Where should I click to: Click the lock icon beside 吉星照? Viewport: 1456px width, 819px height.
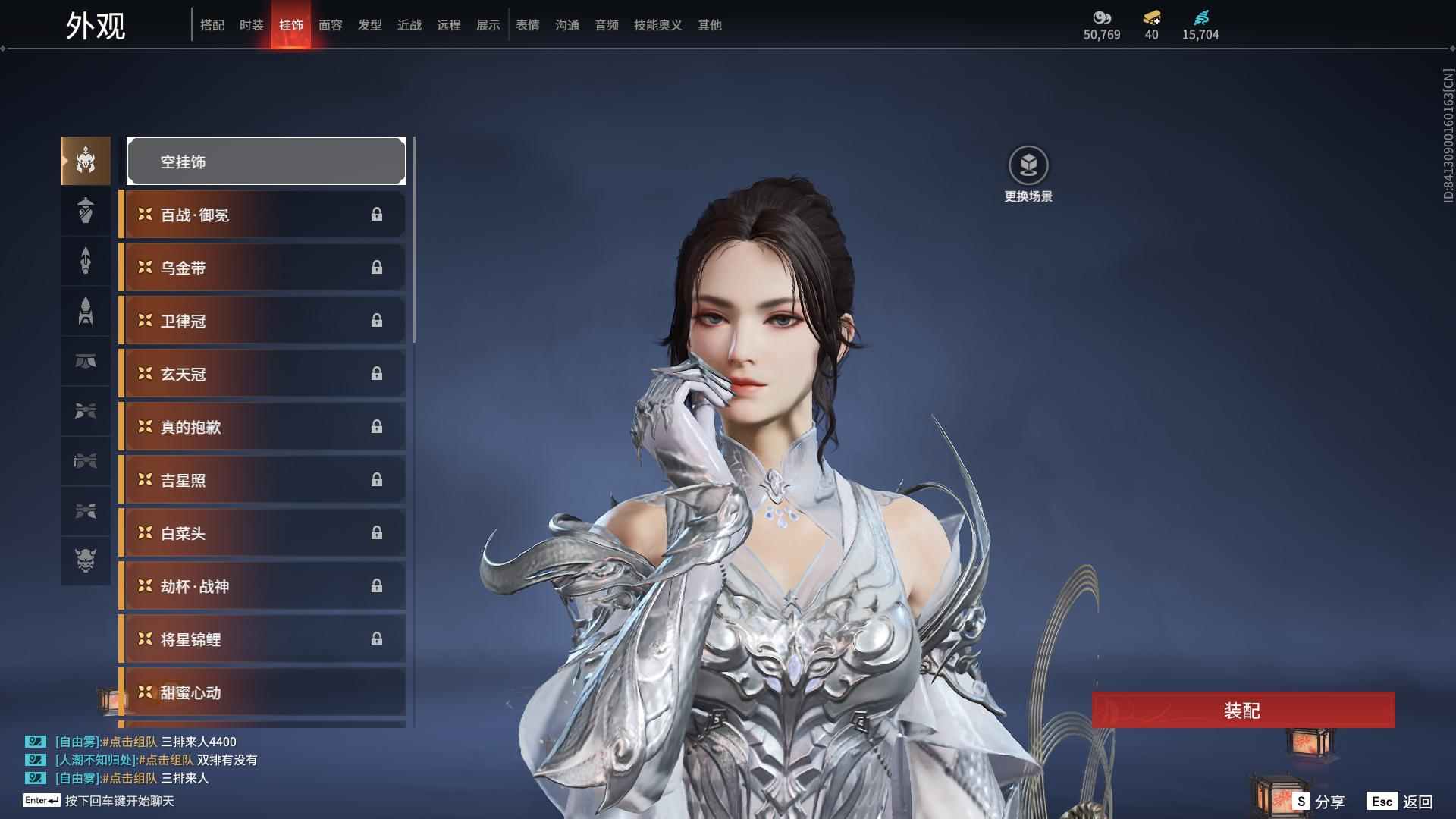pyautogui.click(x=377, y=479)
